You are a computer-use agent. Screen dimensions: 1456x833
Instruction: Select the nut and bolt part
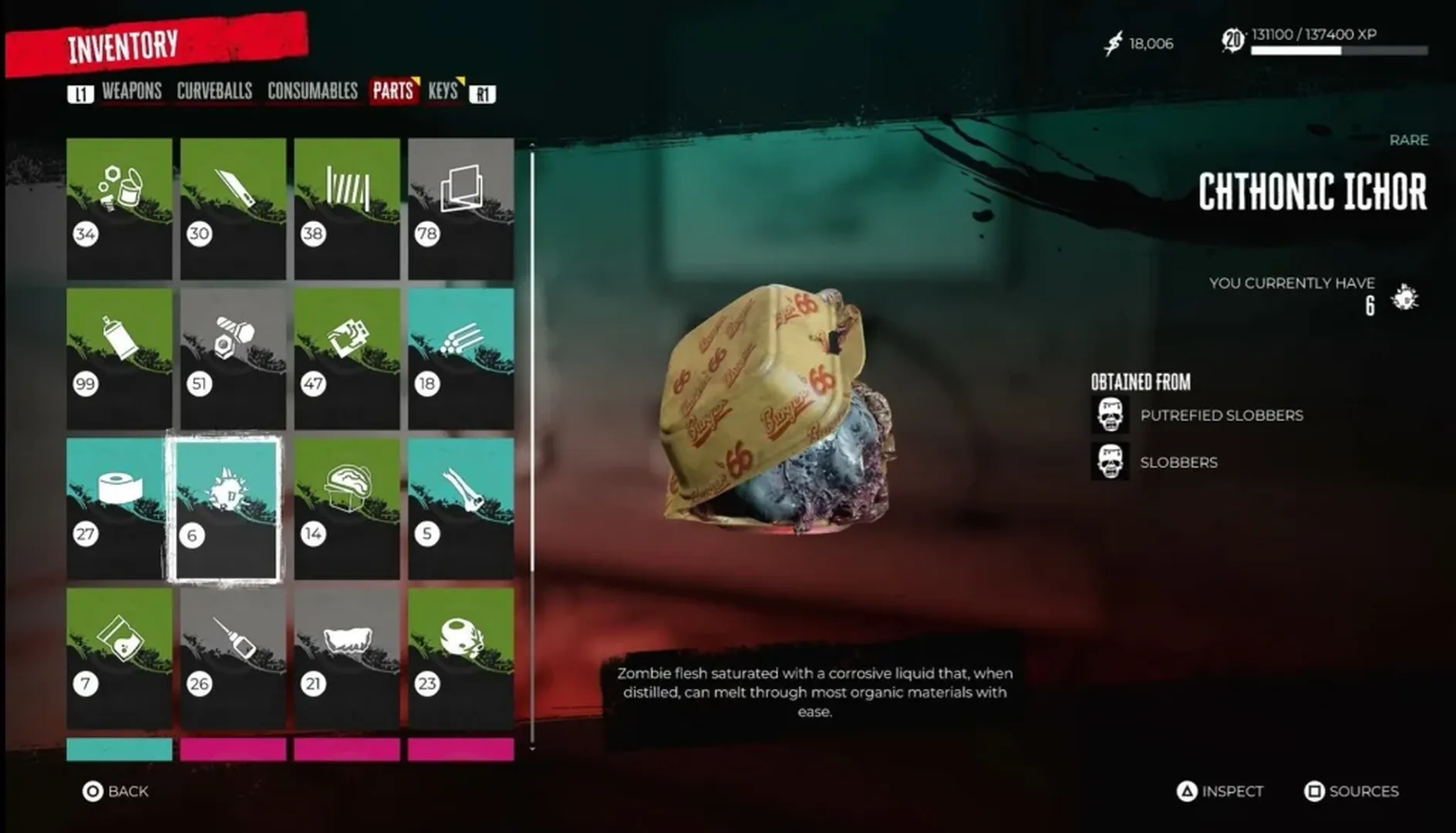[x=231, y=355]
